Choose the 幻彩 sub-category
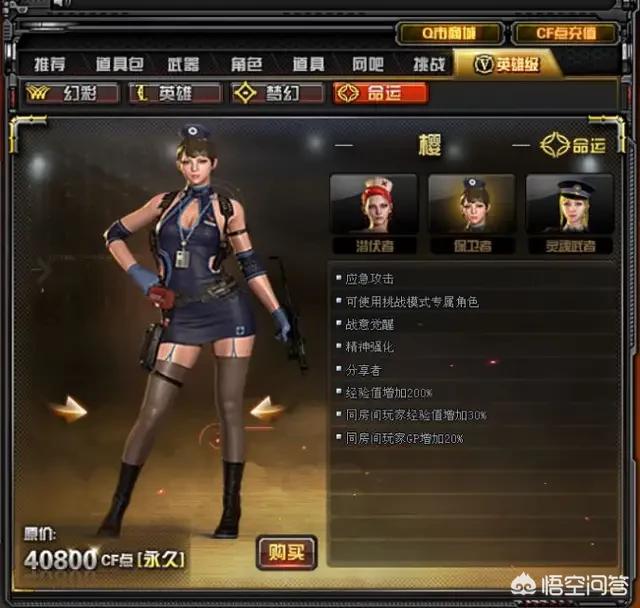This screenshot has width=640, height=608. pos(73,93)
